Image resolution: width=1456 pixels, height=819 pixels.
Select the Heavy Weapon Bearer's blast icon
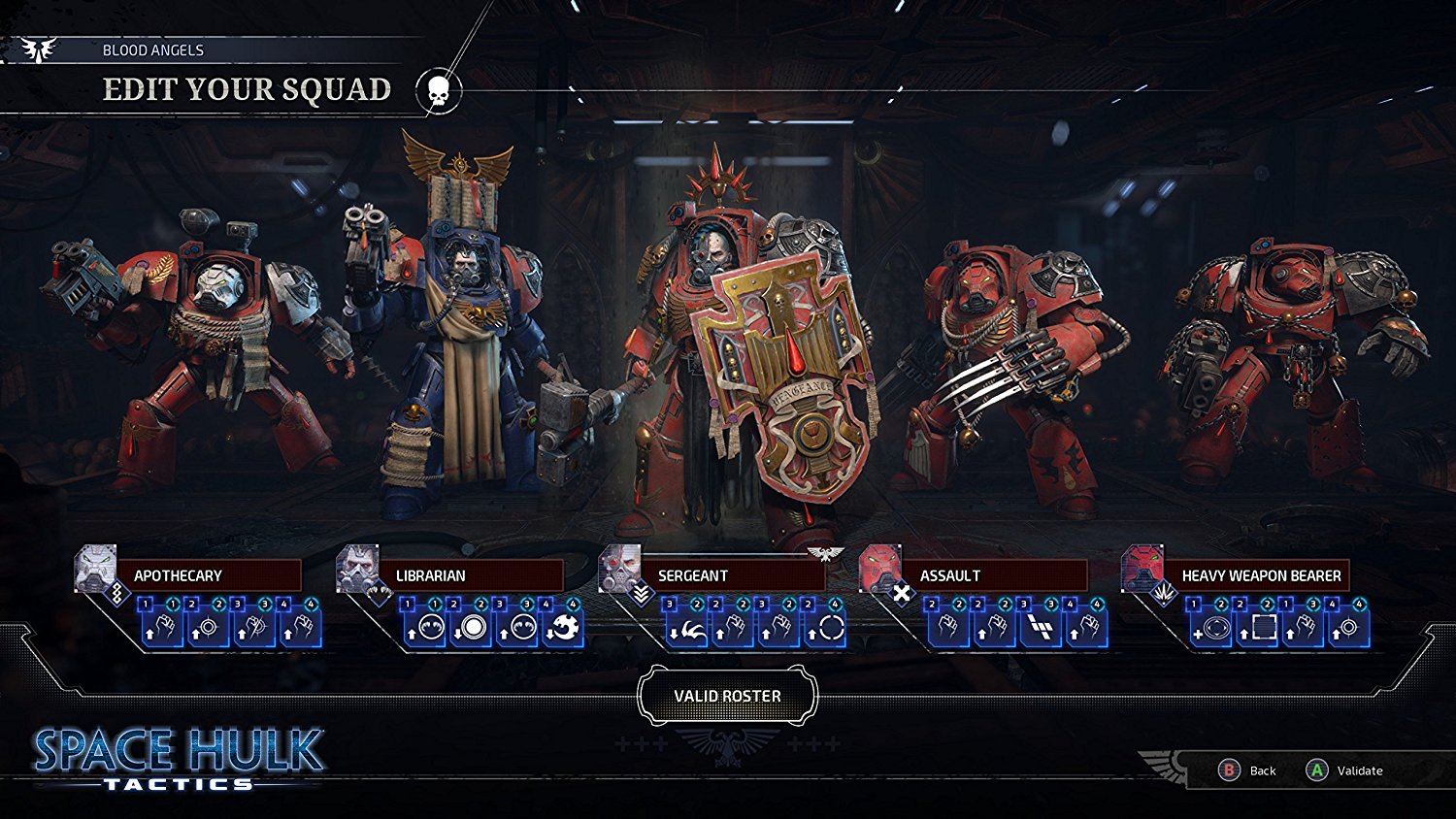coord(1165,592)
